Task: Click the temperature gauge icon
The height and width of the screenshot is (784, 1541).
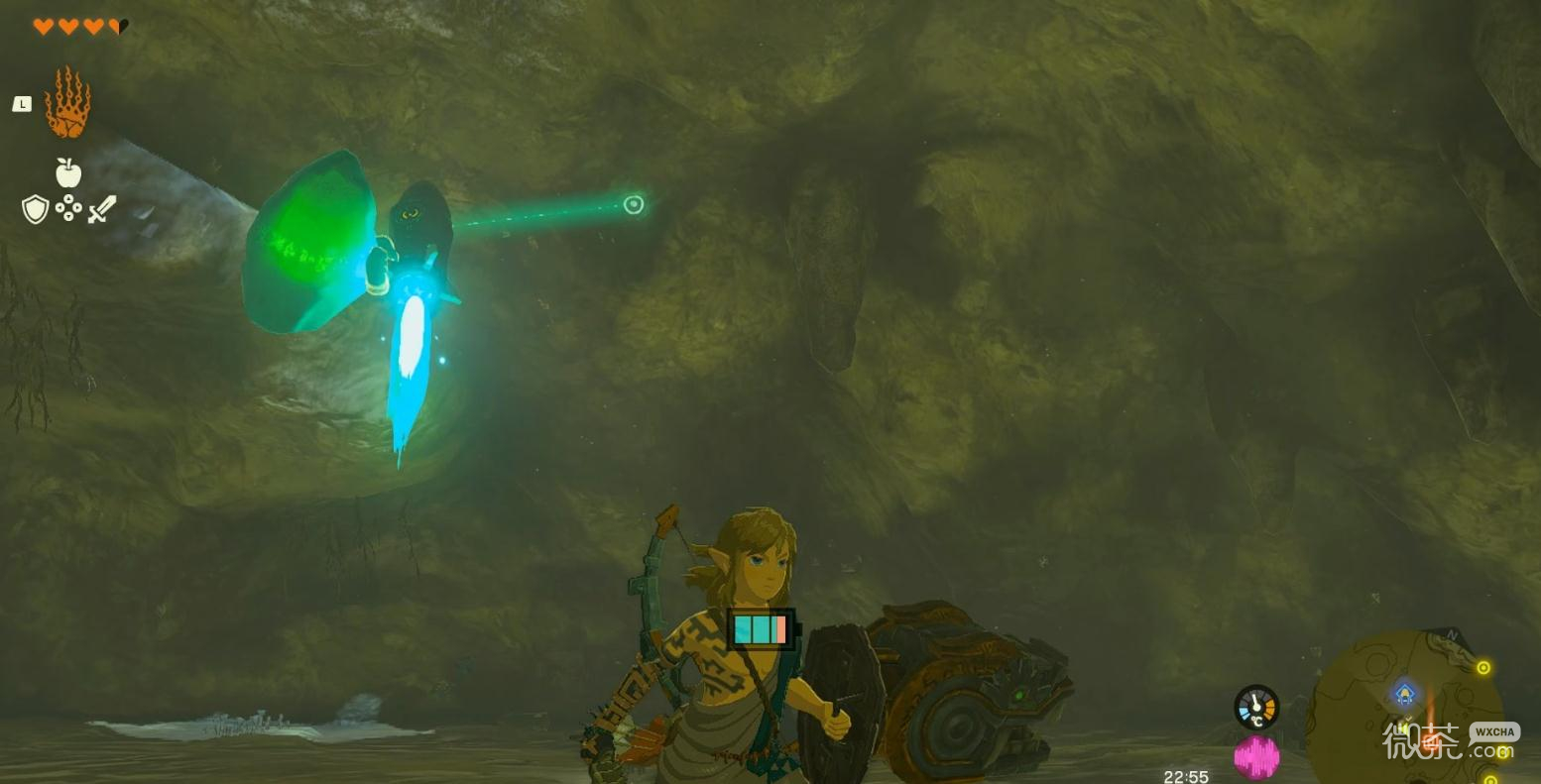Action: [1256, 708]
